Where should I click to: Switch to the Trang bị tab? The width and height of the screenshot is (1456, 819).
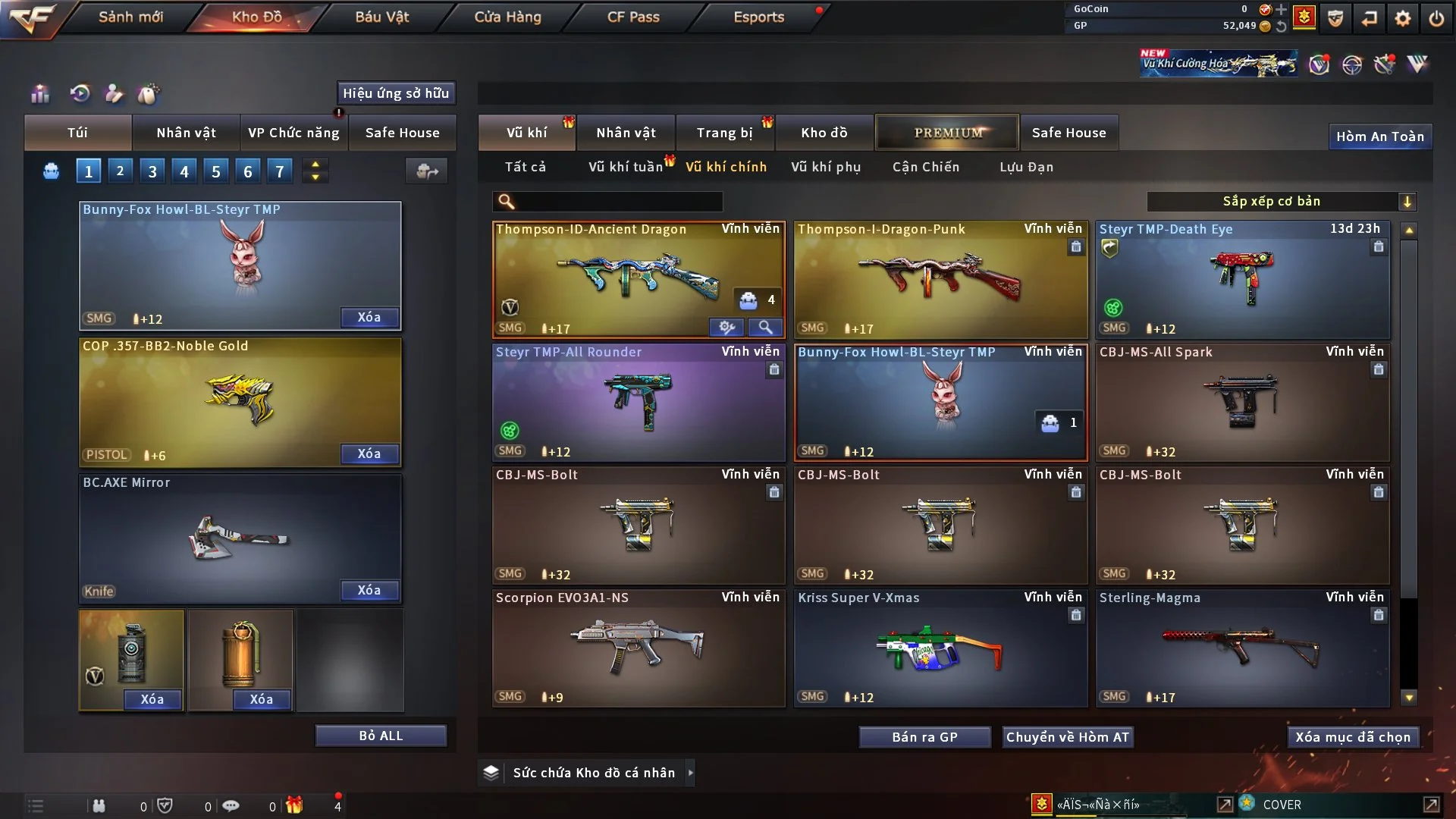point(724,133)
